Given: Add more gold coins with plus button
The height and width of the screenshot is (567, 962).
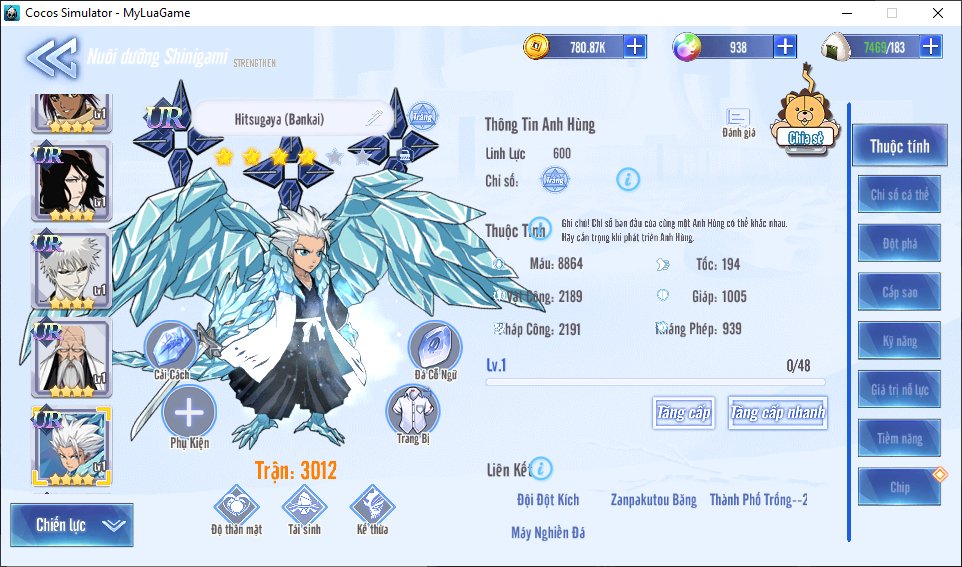Looking at the screenshot, I should 635,46.
